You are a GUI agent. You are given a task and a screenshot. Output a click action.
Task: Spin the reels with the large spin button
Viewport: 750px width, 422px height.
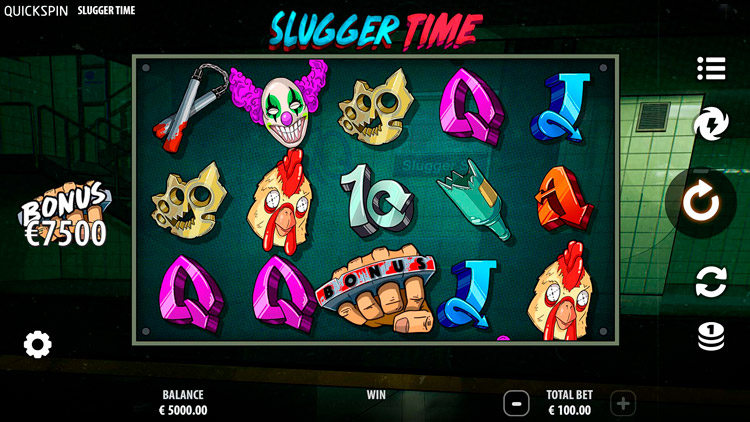701,203
